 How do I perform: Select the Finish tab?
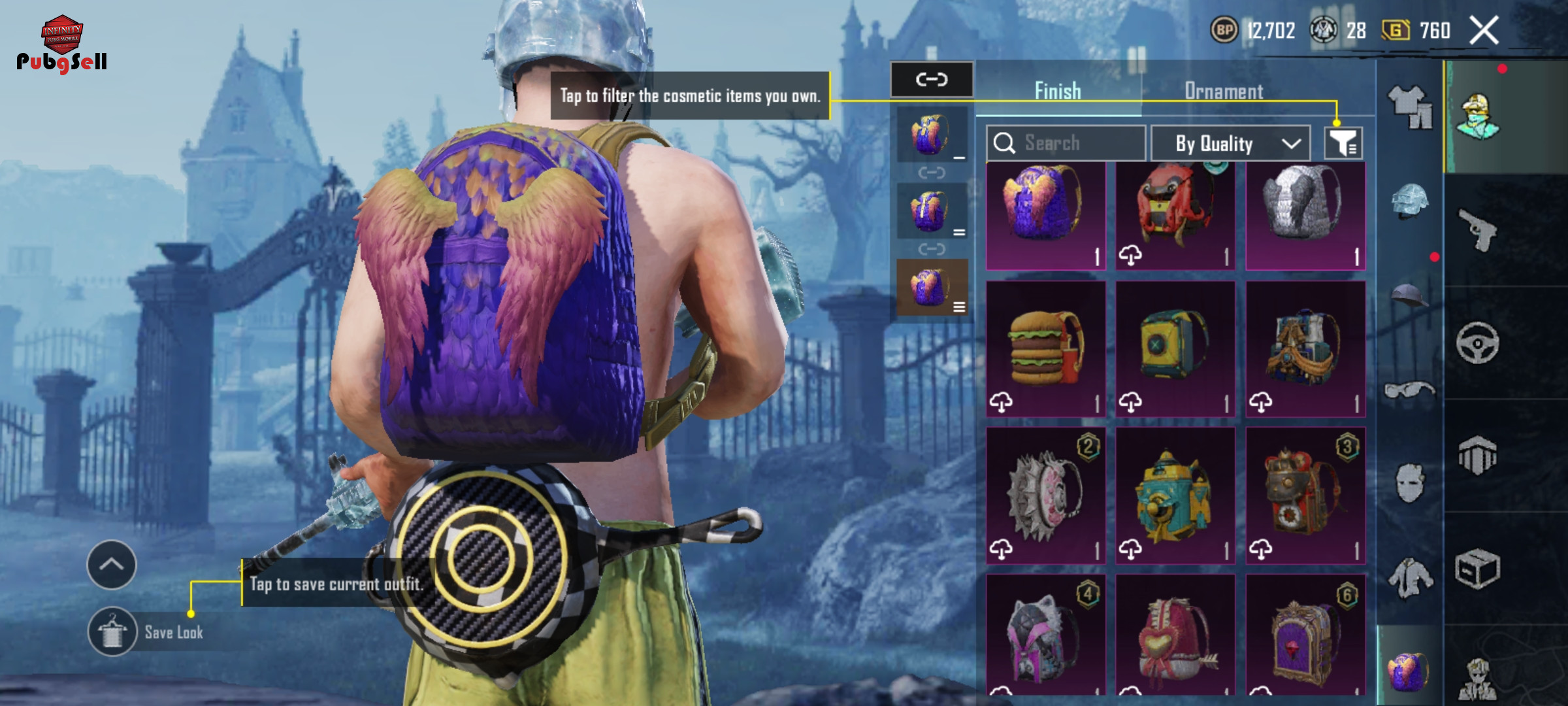point(1058,92)
